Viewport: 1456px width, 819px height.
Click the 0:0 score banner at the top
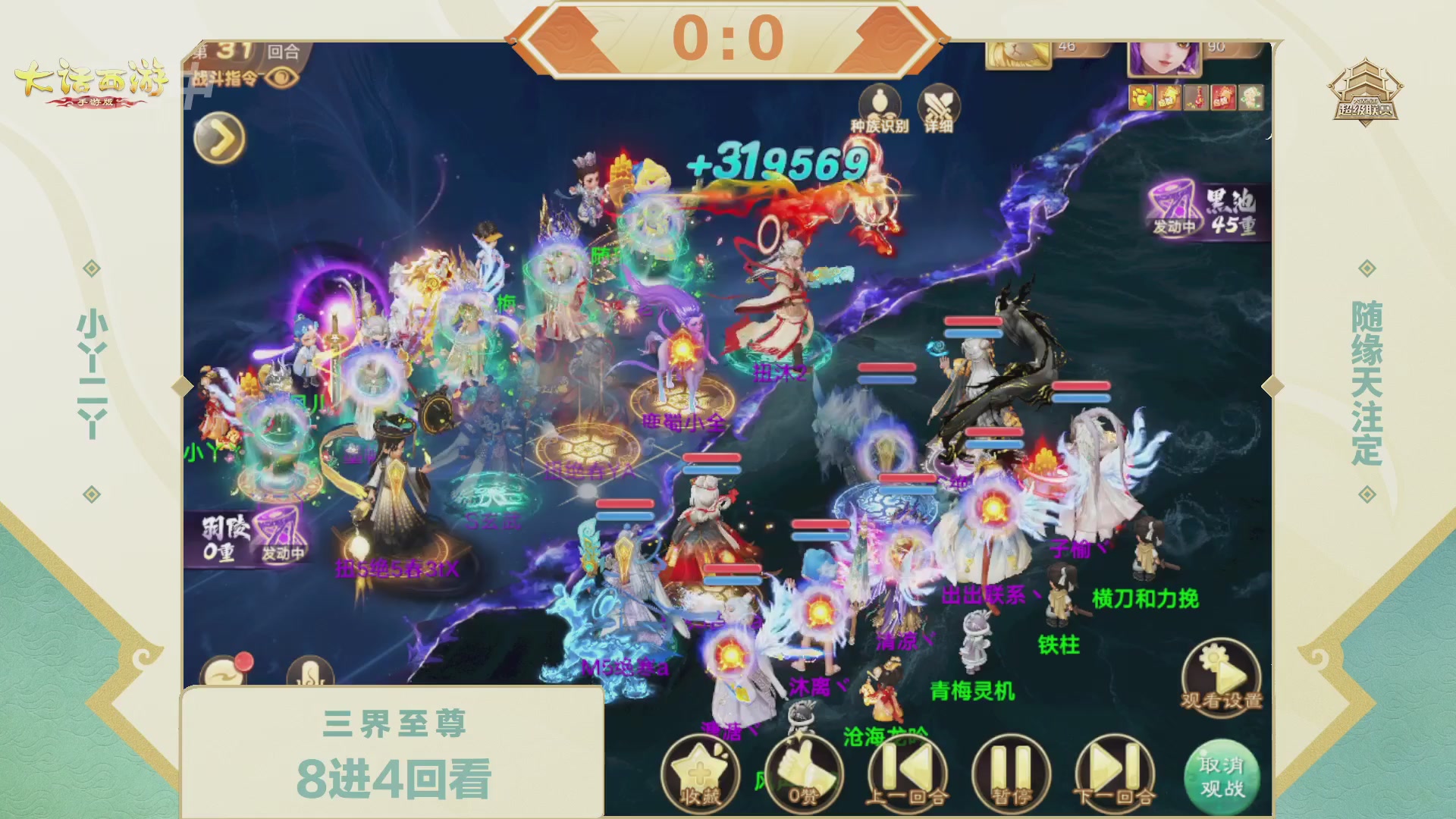(x=728, y=38)
